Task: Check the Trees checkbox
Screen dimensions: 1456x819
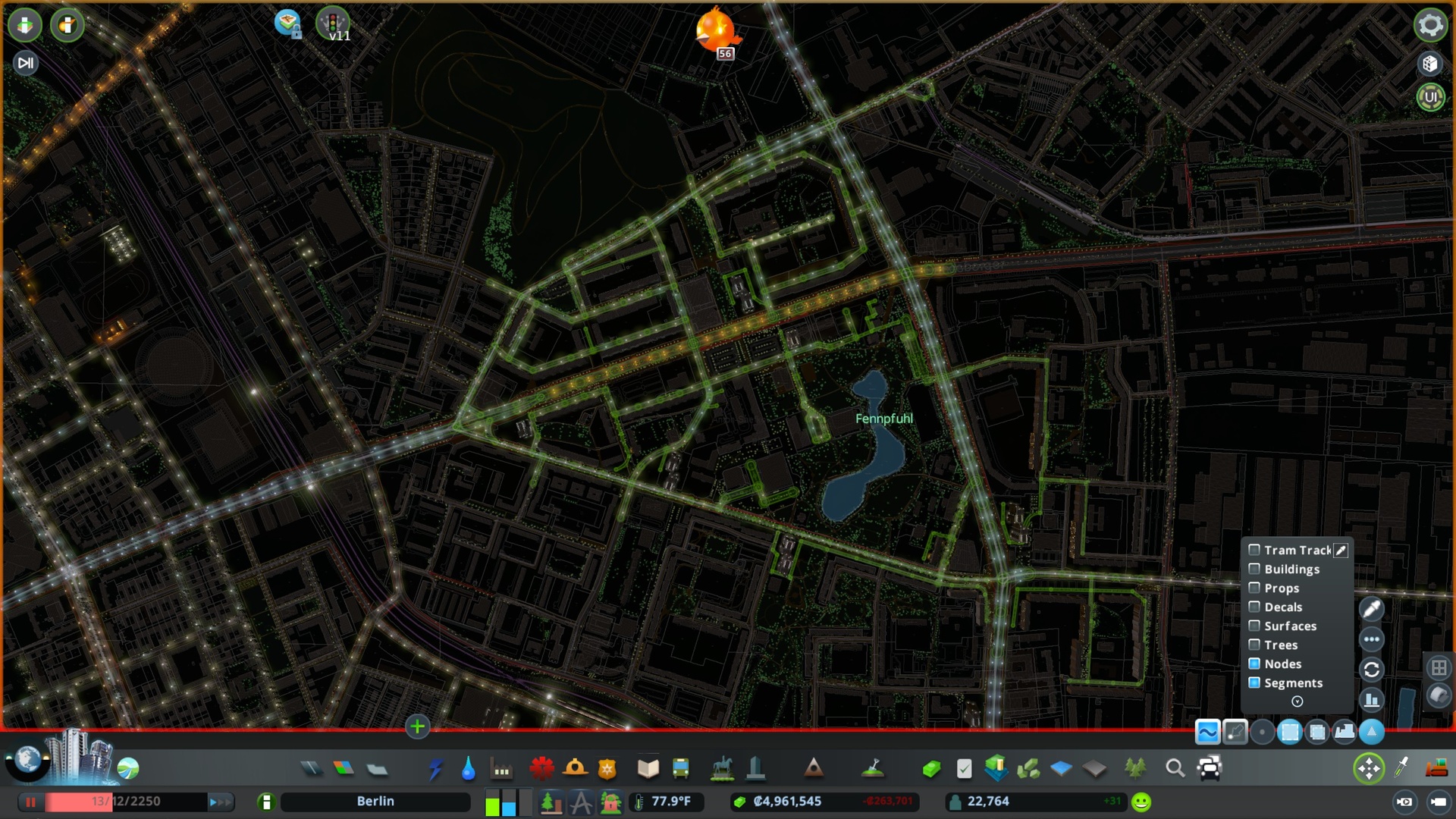Action: [x=1254, y=645]
